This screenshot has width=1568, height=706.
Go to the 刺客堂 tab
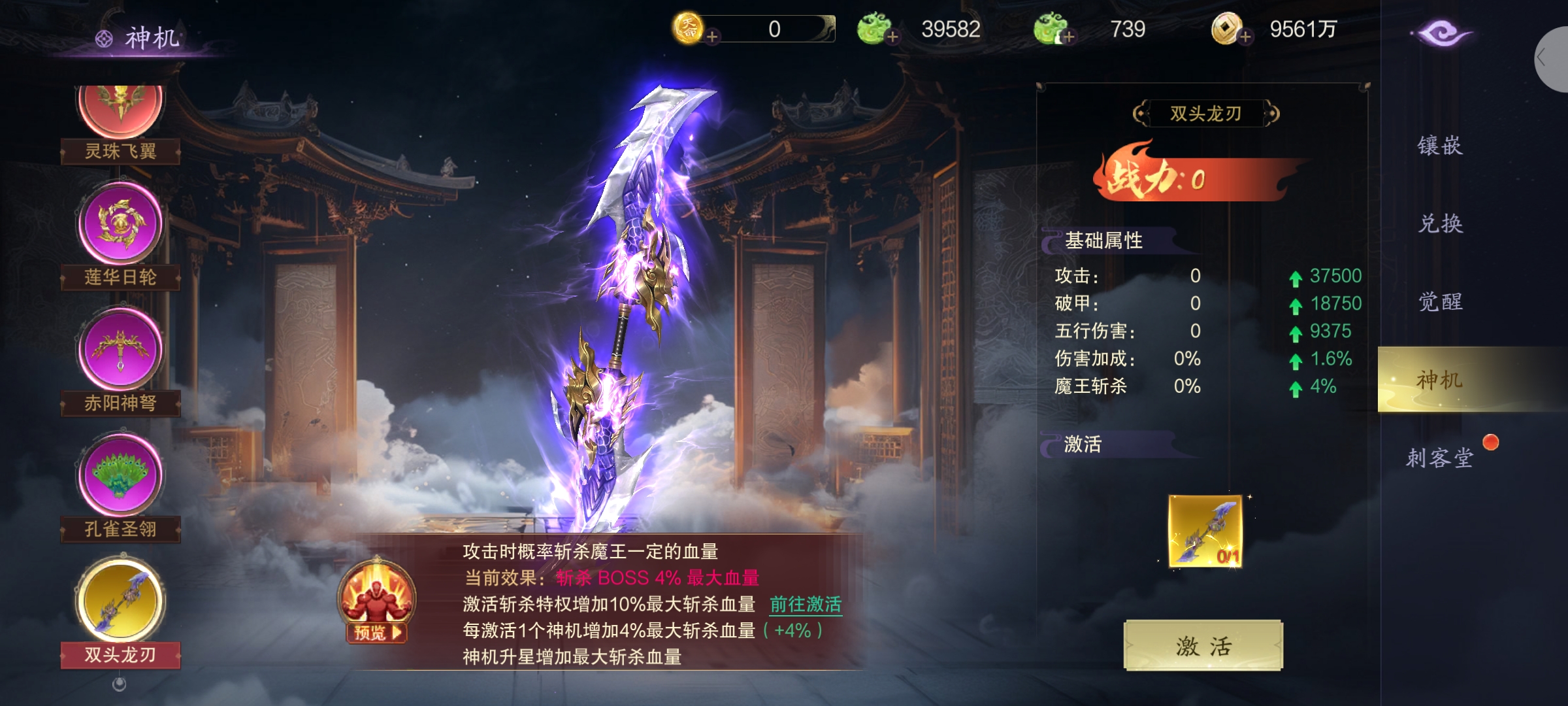click(x=1440, y=458)
